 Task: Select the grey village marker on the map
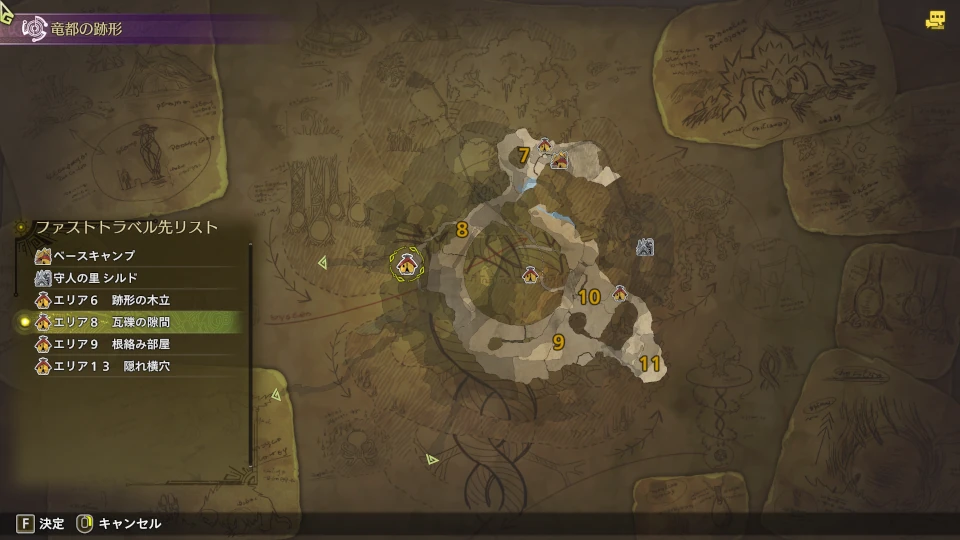tap(645, 246)
